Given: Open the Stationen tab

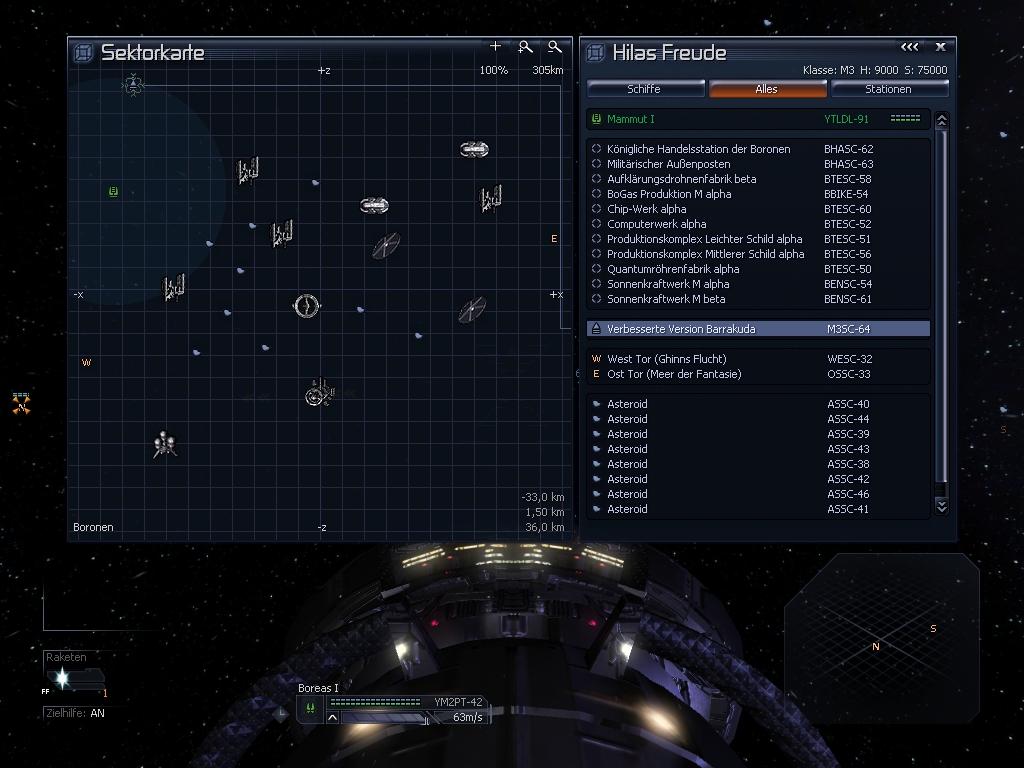Looking at the screenshot, I should [x=888, y=89].
